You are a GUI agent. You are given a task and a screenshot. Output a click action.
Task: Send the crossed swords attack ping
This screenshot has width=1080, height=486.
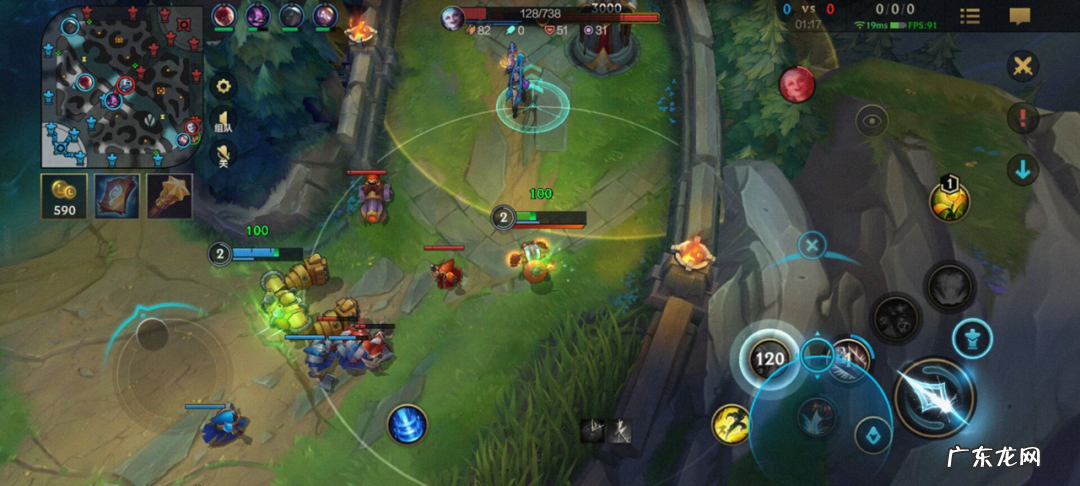coord(1022,68)
